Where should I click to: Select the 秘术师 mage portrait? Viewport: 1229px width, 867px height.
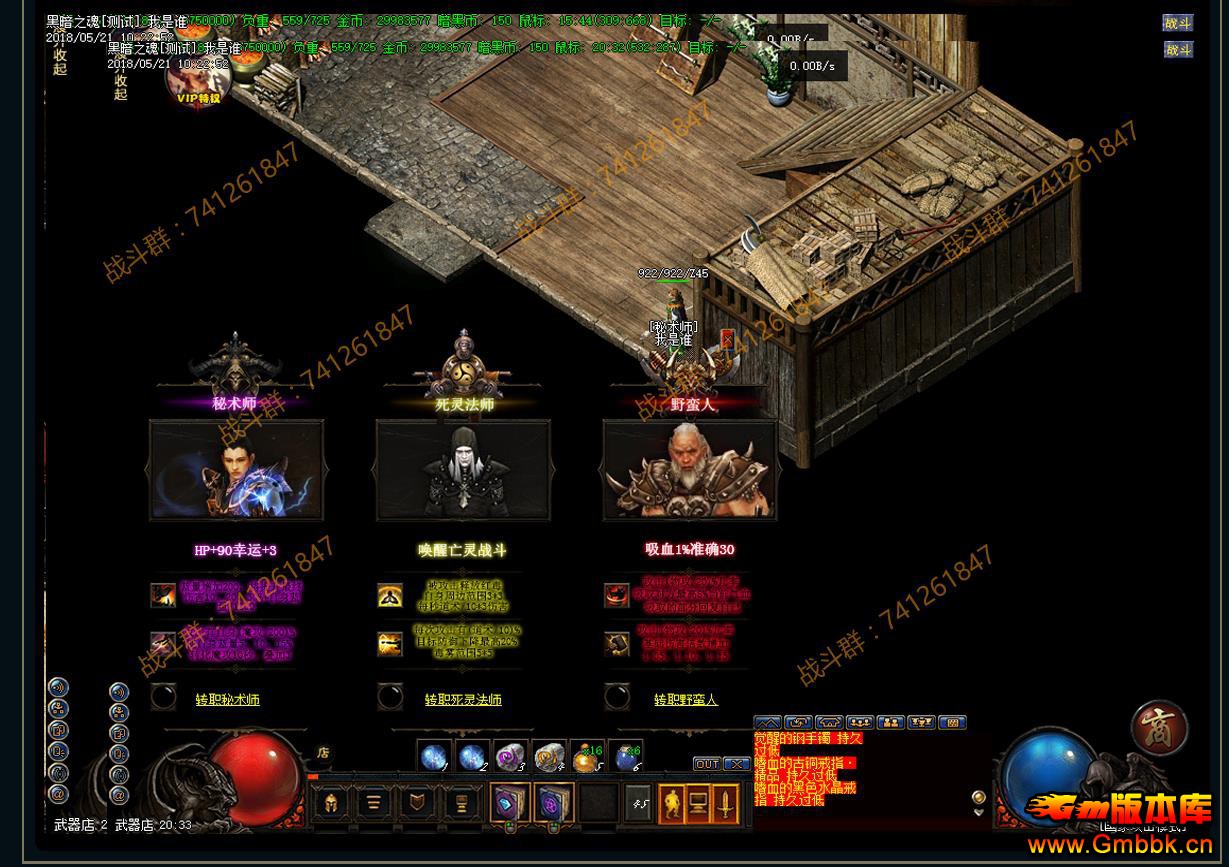[x=236, y=470]
